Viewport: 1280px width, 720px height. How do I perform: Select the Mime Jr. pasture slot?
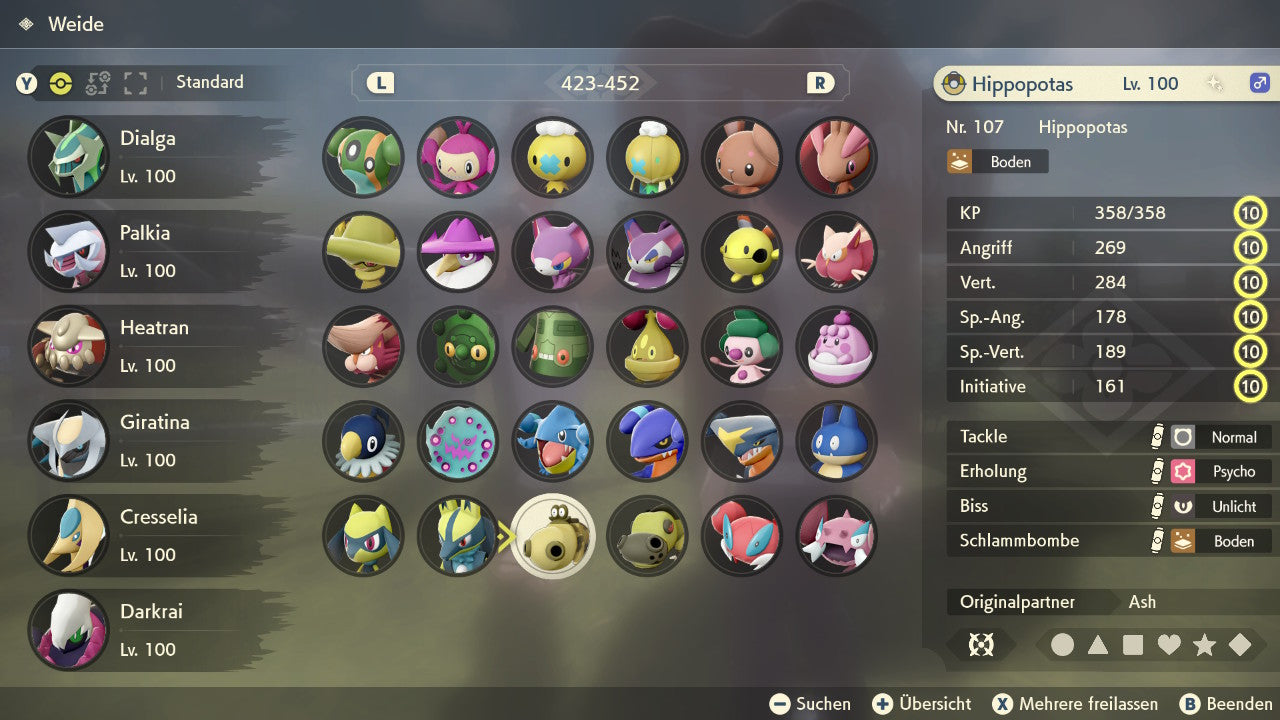tap(742, 346)
